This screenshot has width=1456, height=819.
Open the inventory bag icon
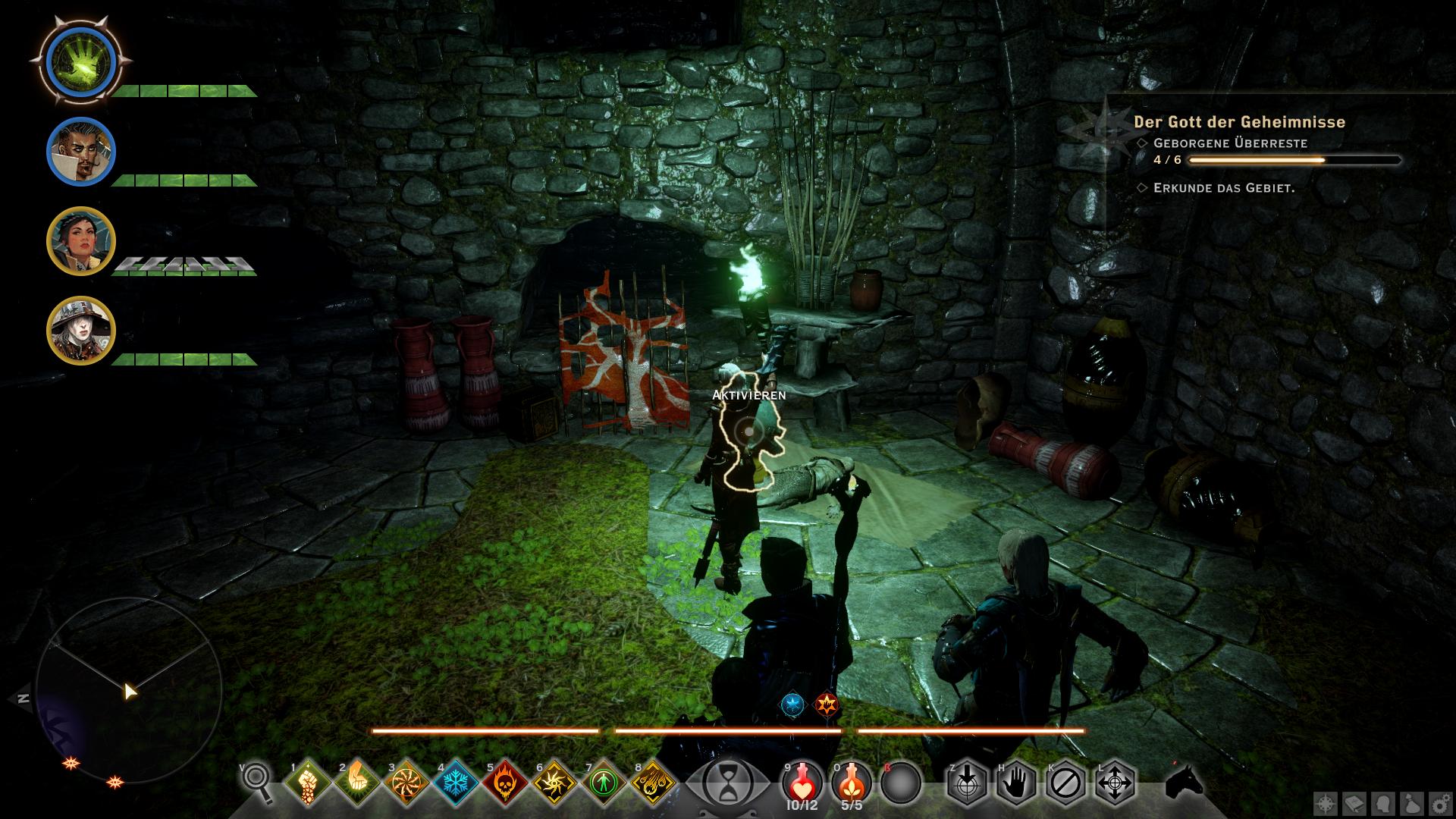pos(1410,803)
